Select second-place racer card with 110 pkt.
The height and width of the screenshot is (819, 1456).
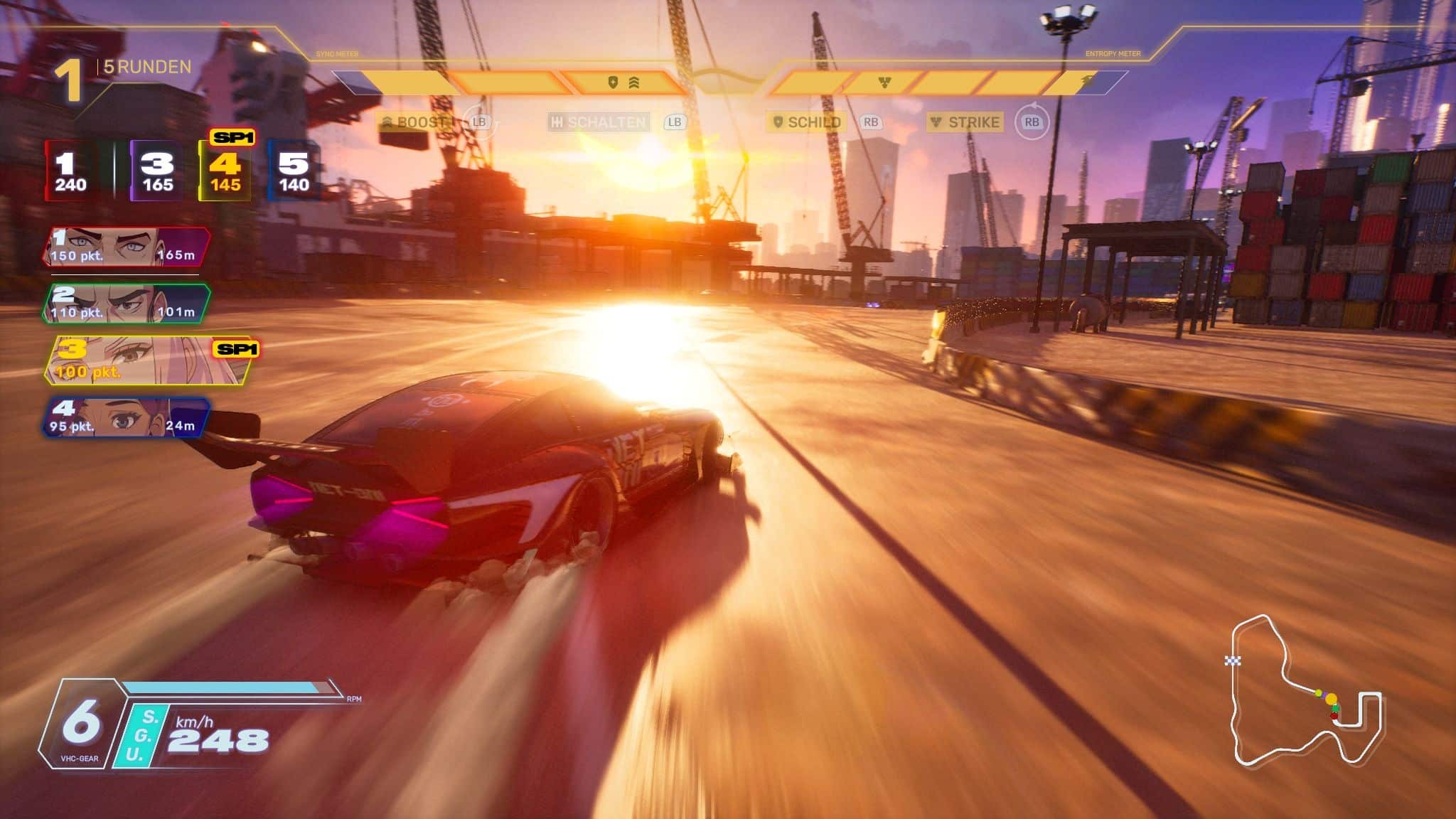point(127,304)
